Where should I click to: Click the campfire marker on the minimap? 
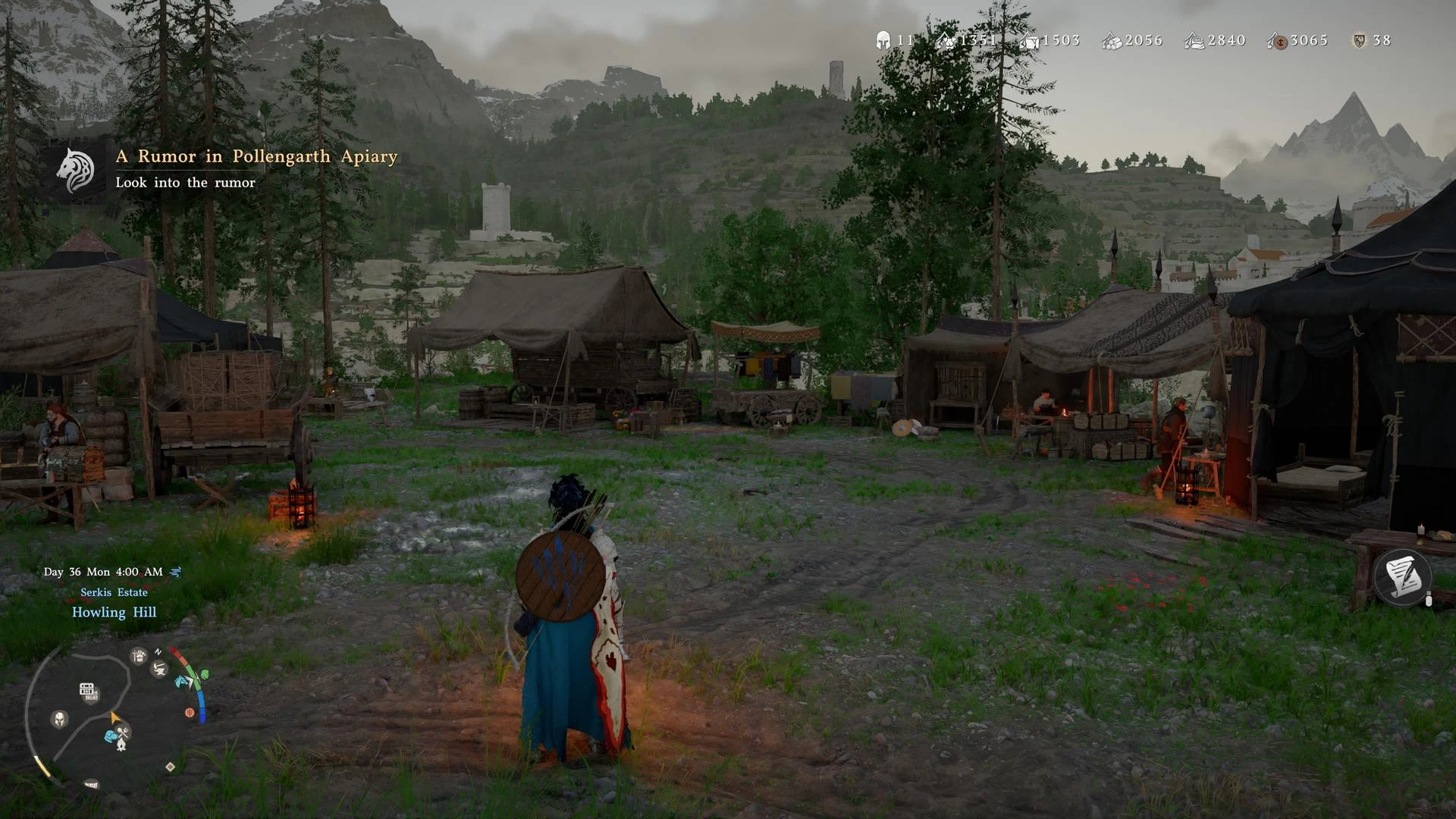click(x=121, y=745)
